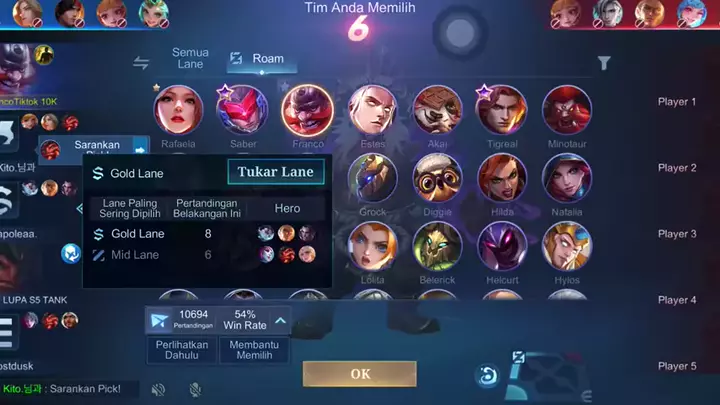This screenshot has height=405, width=720.
Task: Choose the hero Rafaela
Action: pyautogui.click(x=178, y=110)
